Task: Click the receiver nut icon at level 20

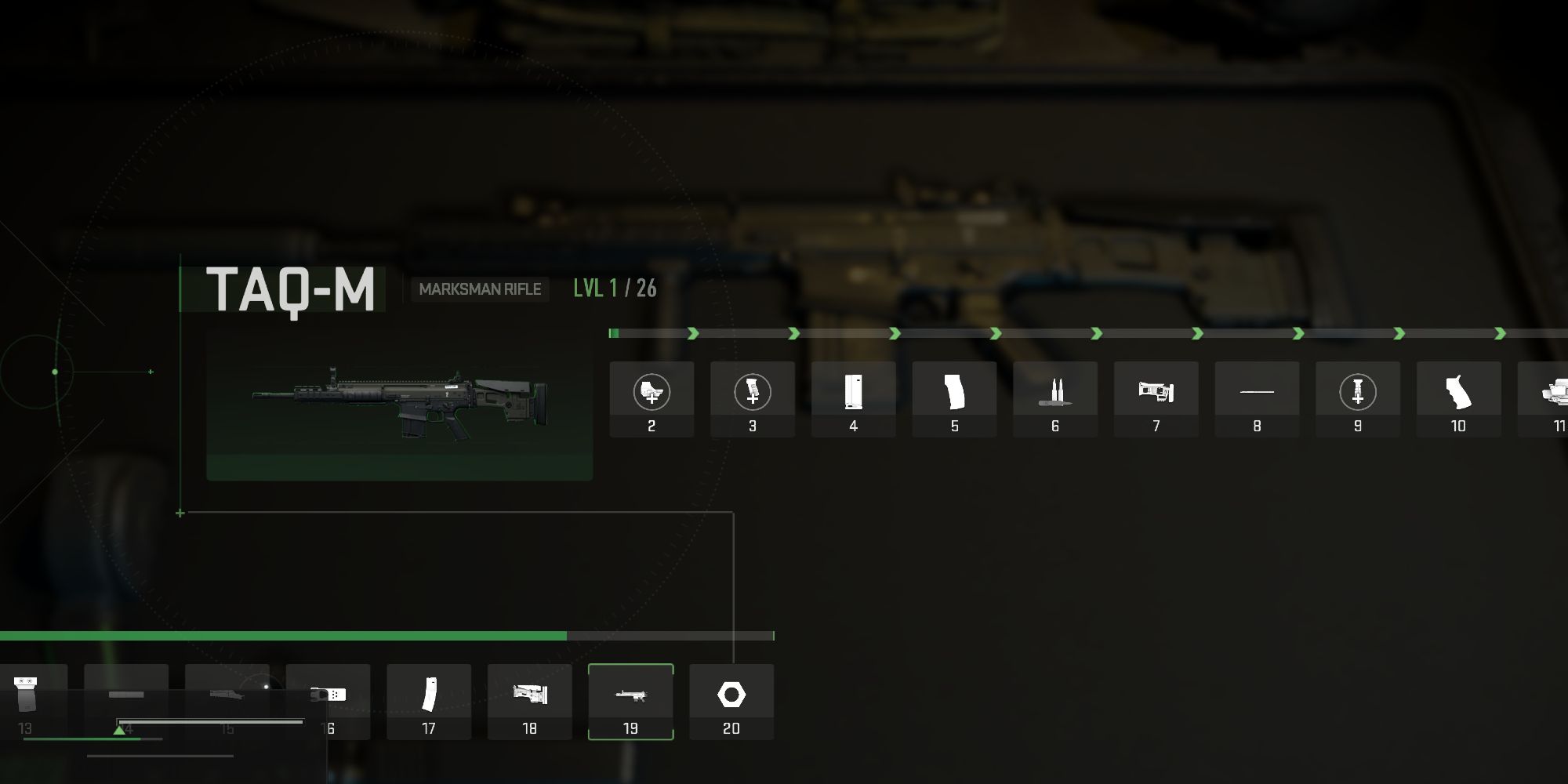Action: tap(731, 694)
